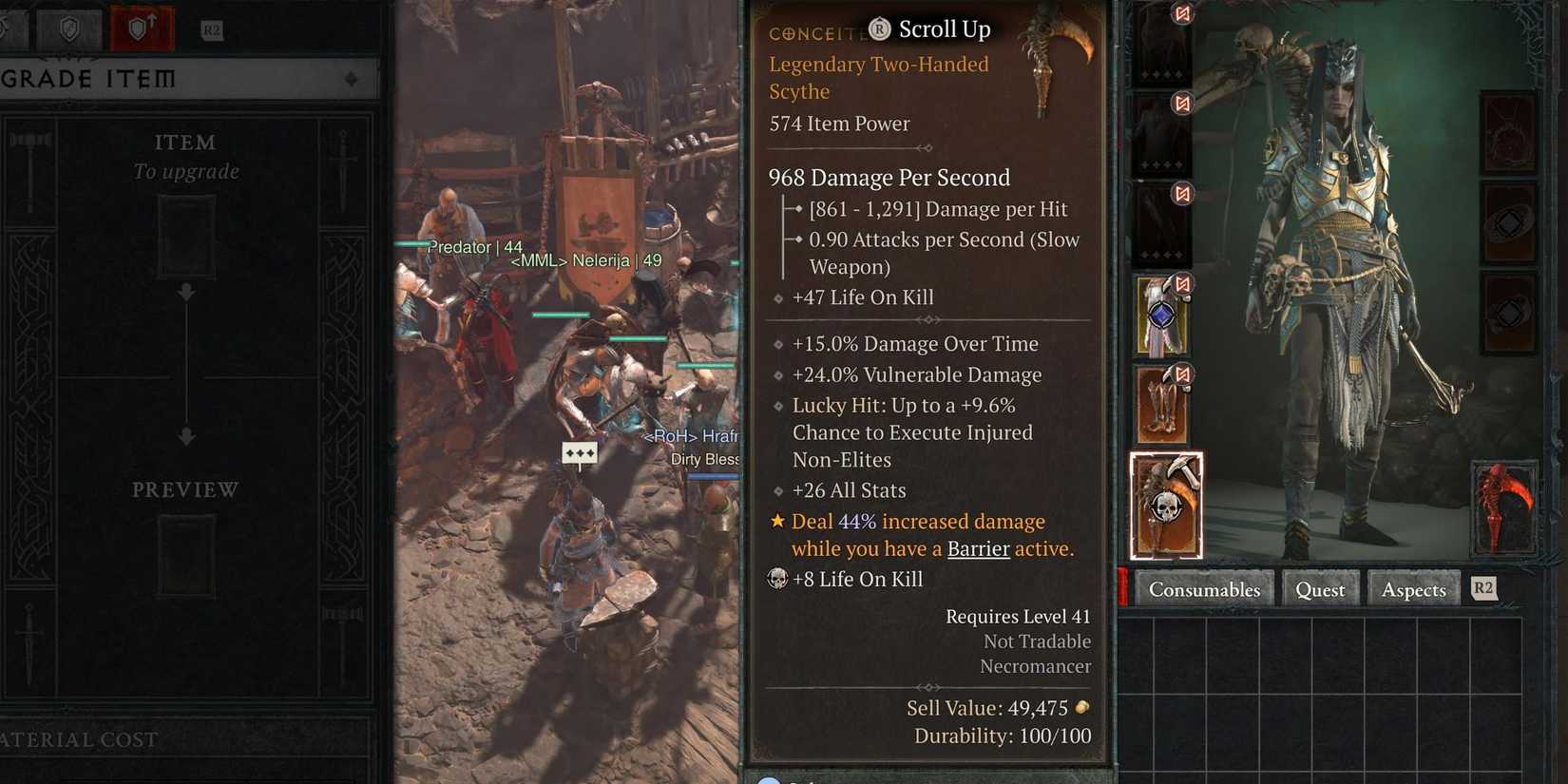Screen dimensions: 1568x784
Task: Open the Quest tab
Action: pyautogui.click(x=1320, y=589)
